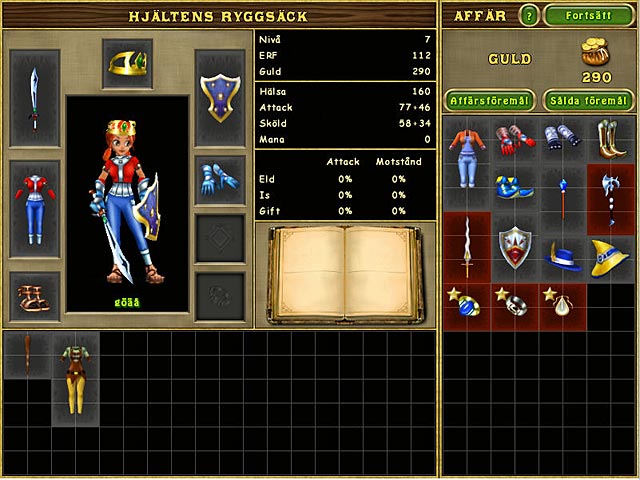
Task: Select the yellow wizard hat in shop
Action: pos(609,256)
